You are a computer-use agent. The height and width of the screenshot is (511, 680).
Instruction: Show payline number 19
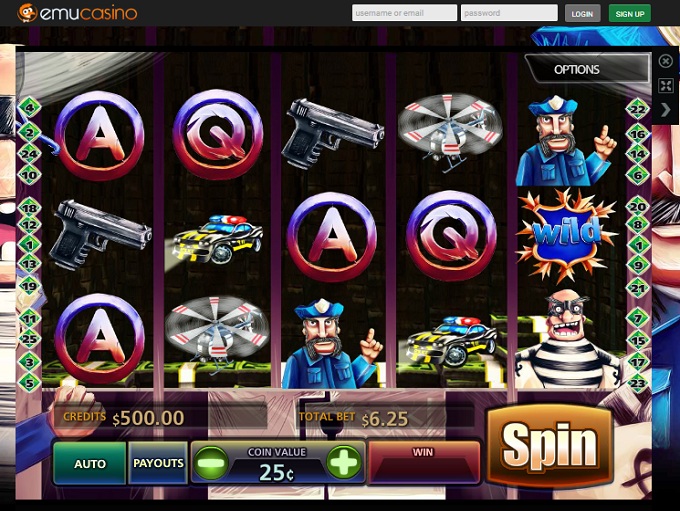click(x=29, y=286)
